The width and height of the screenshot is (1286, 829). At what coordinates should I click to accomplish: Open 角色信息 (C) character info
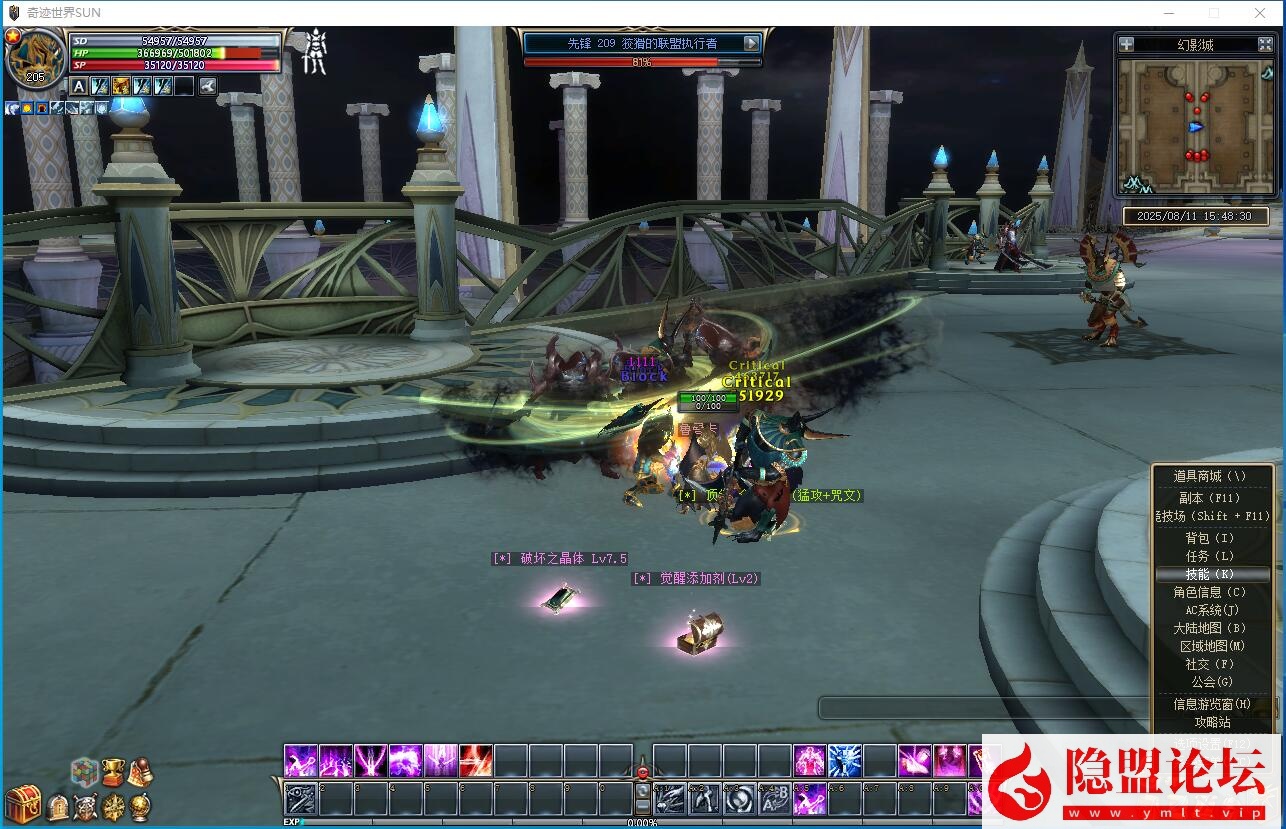[1210, 592]
